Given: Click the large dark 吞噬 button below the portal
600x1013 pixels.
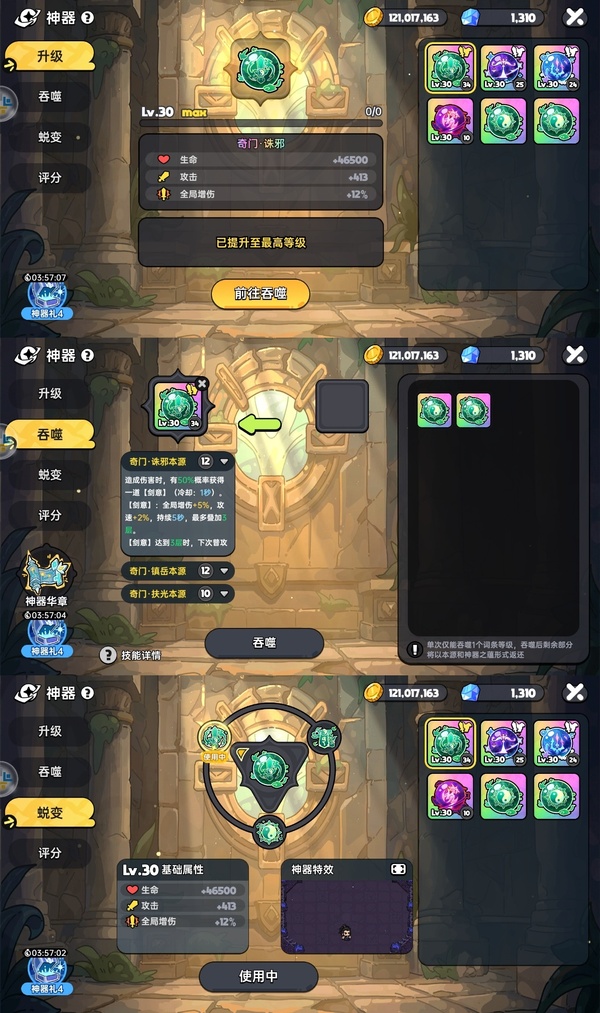Looking at the screenshot, I should pyautogui.click(x=264, y=643).
